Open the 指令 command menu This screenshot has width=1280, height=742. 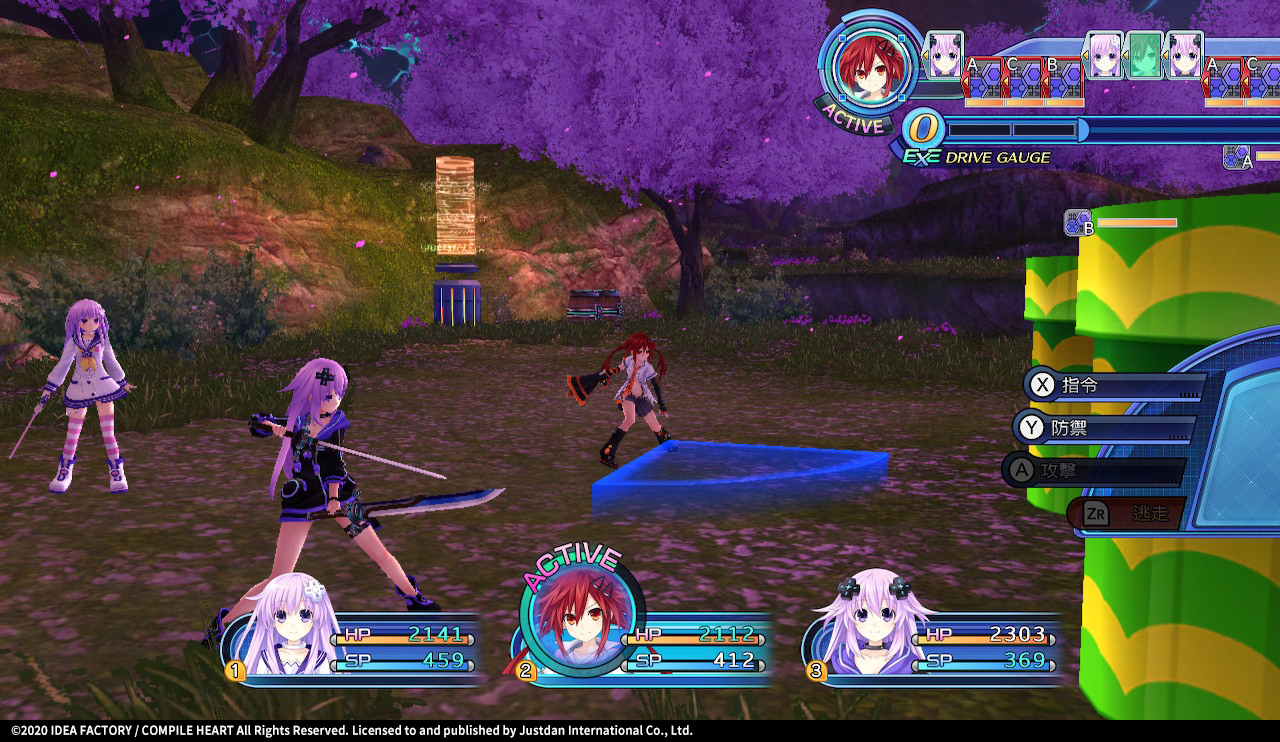(1112, 386)
